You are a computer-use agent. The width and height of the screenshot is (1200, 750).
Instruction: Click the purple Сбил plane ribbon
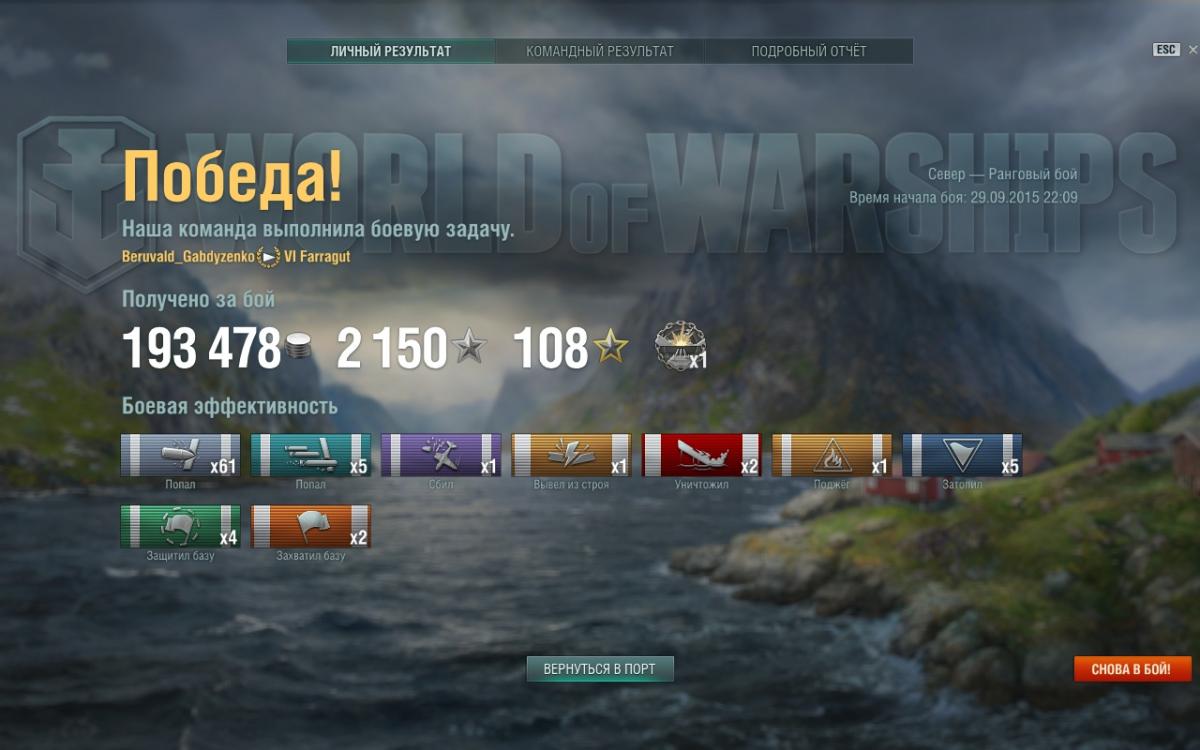coord(441,455)
